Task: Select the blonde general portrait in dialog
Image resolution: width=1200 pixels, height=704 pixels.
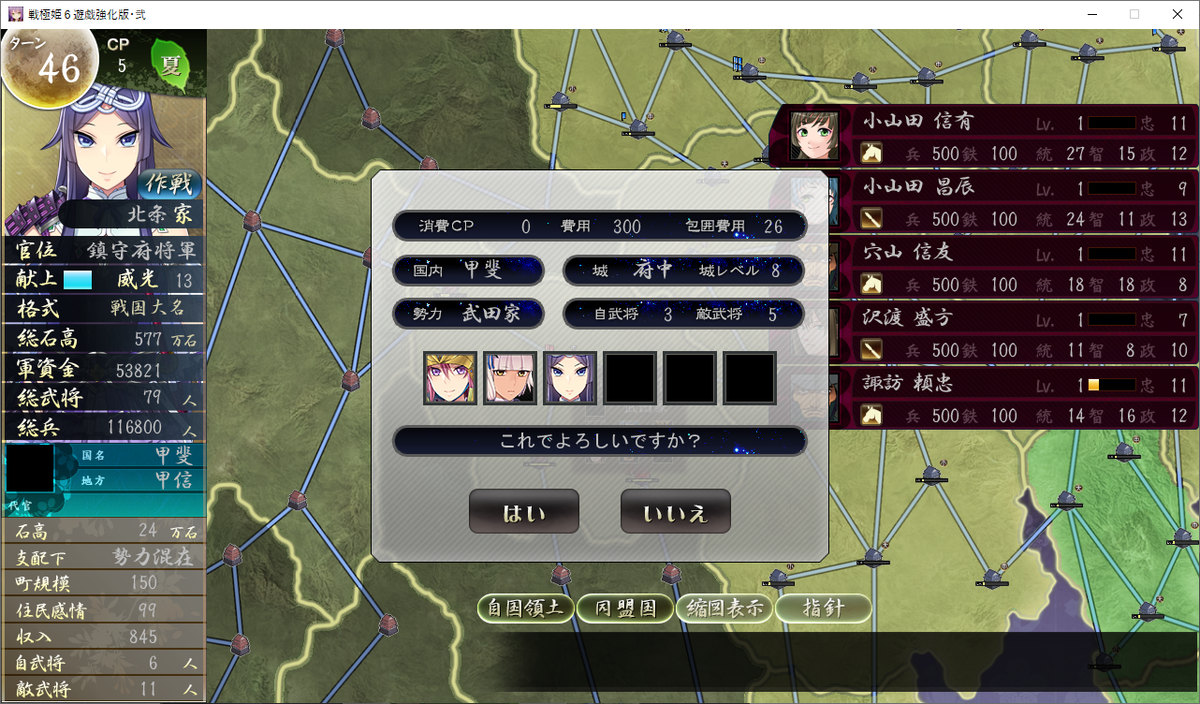Action: pyautogui.click(x=450, y=377)
